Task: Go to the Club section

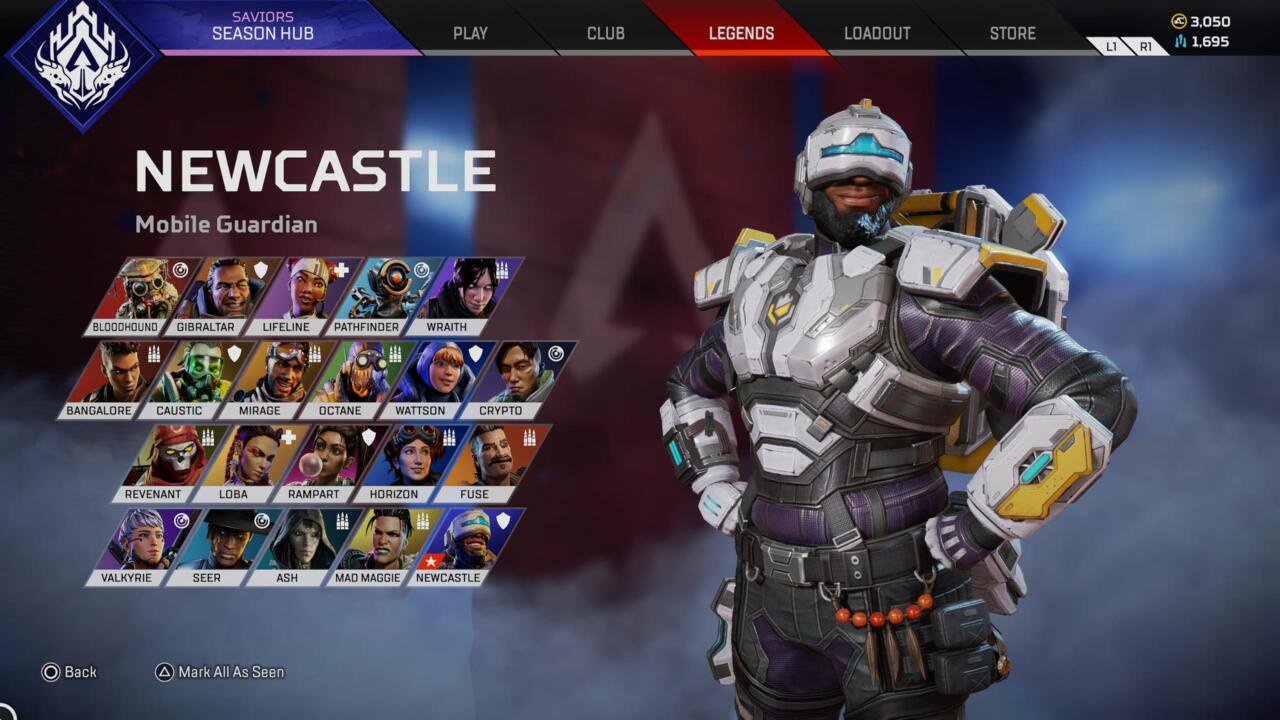Action: (604, 32)
